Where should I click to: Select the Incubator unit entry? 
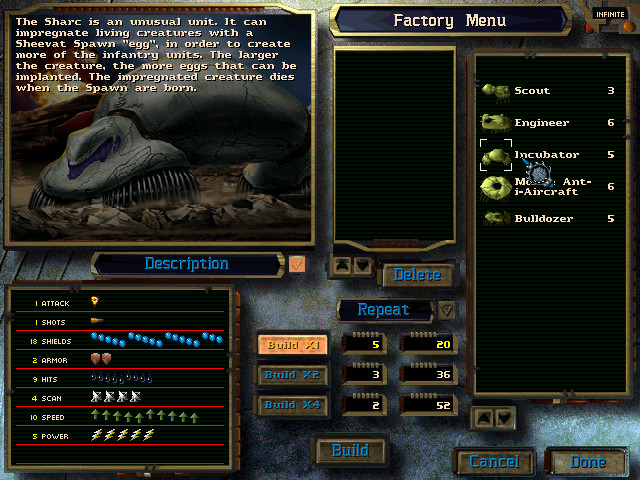click(546, 155)
